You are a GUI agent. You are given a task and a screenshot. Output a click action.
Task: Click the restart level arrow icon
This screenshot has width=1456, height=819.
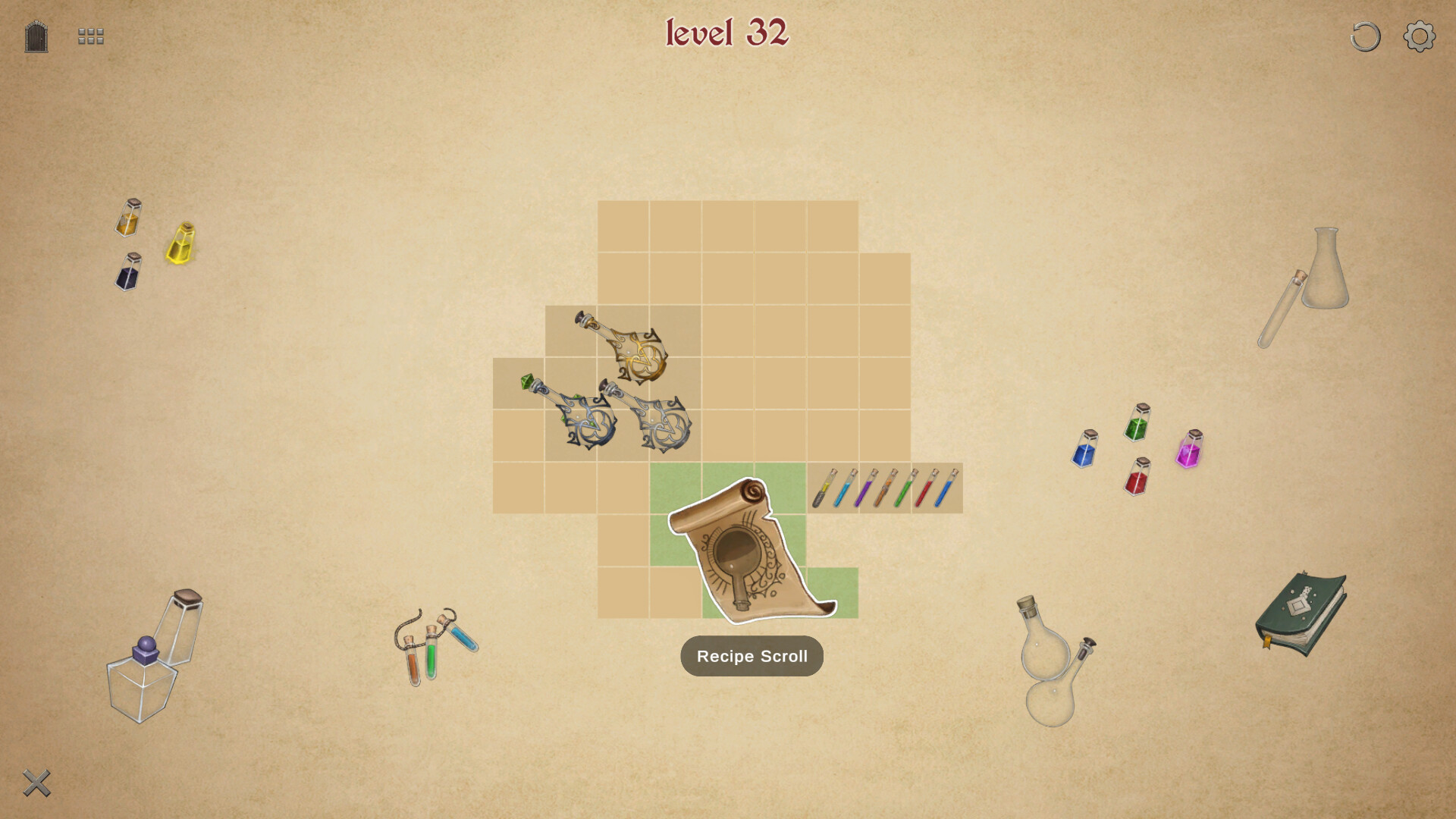(1364, 35)
